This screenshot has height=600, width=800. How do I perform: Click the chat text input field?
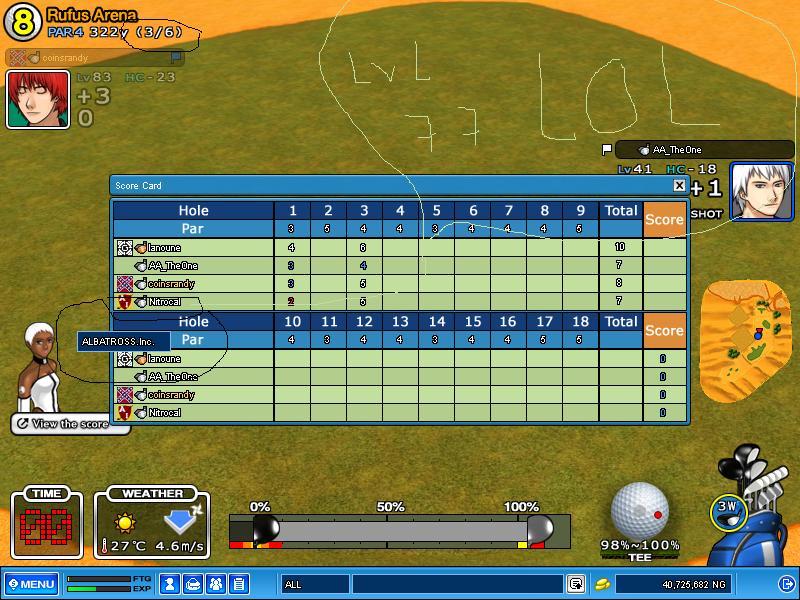point(456,584)
